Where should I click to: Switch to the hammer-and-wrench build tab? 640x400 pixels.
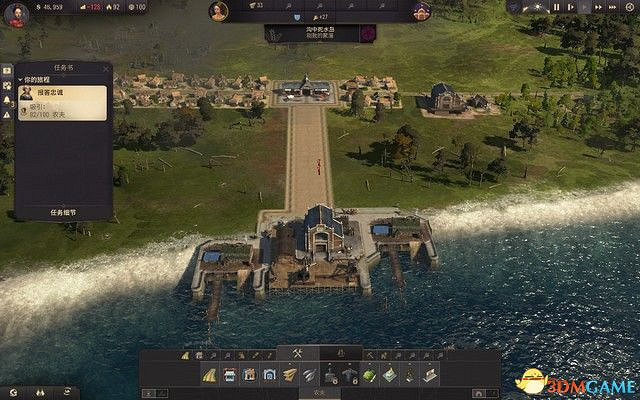click(296, 353)
